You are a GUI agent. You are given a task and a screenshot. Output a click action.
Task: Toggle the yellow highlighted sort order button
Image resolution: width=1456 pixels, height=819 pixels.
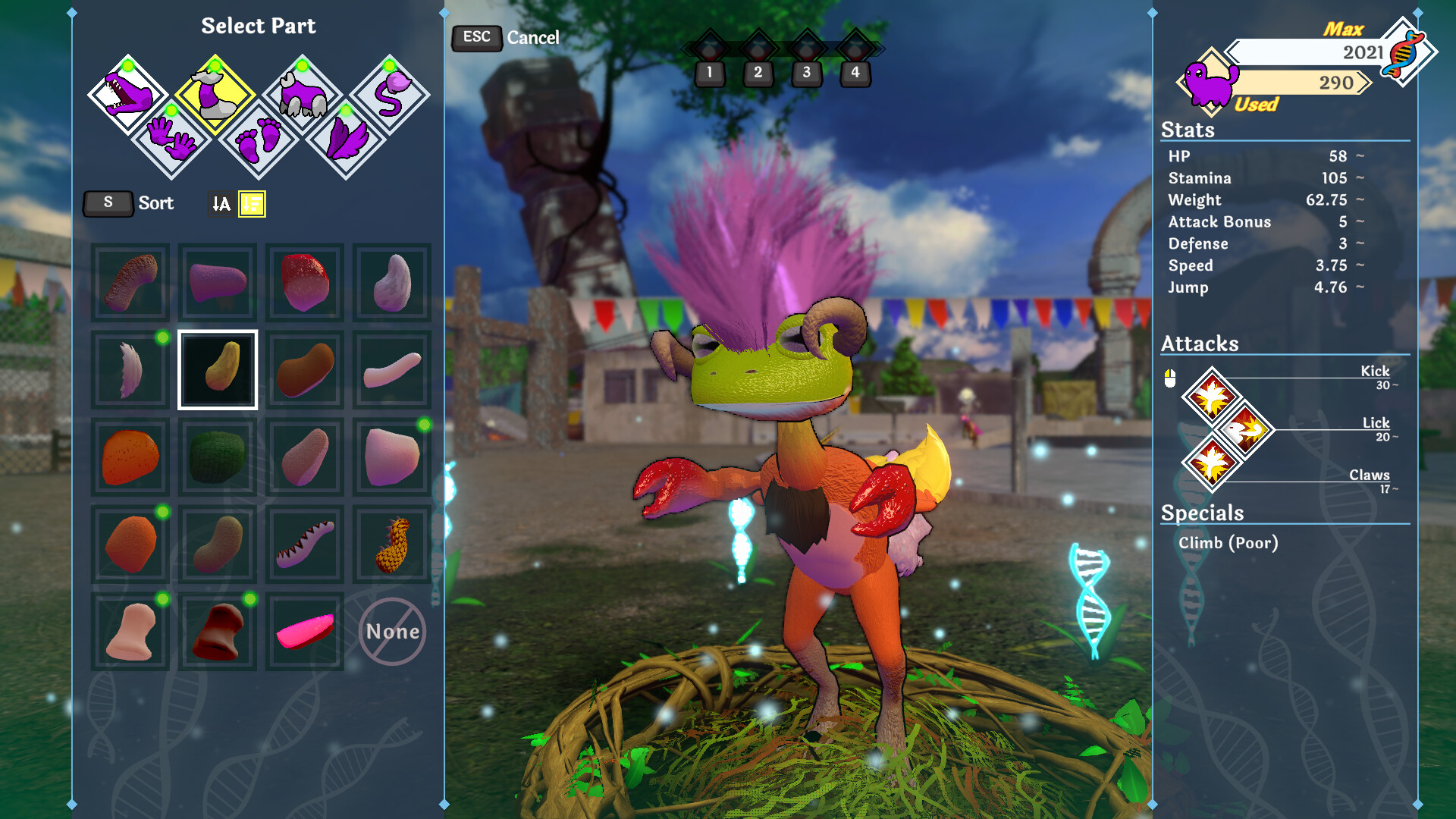tap(252, 204)
